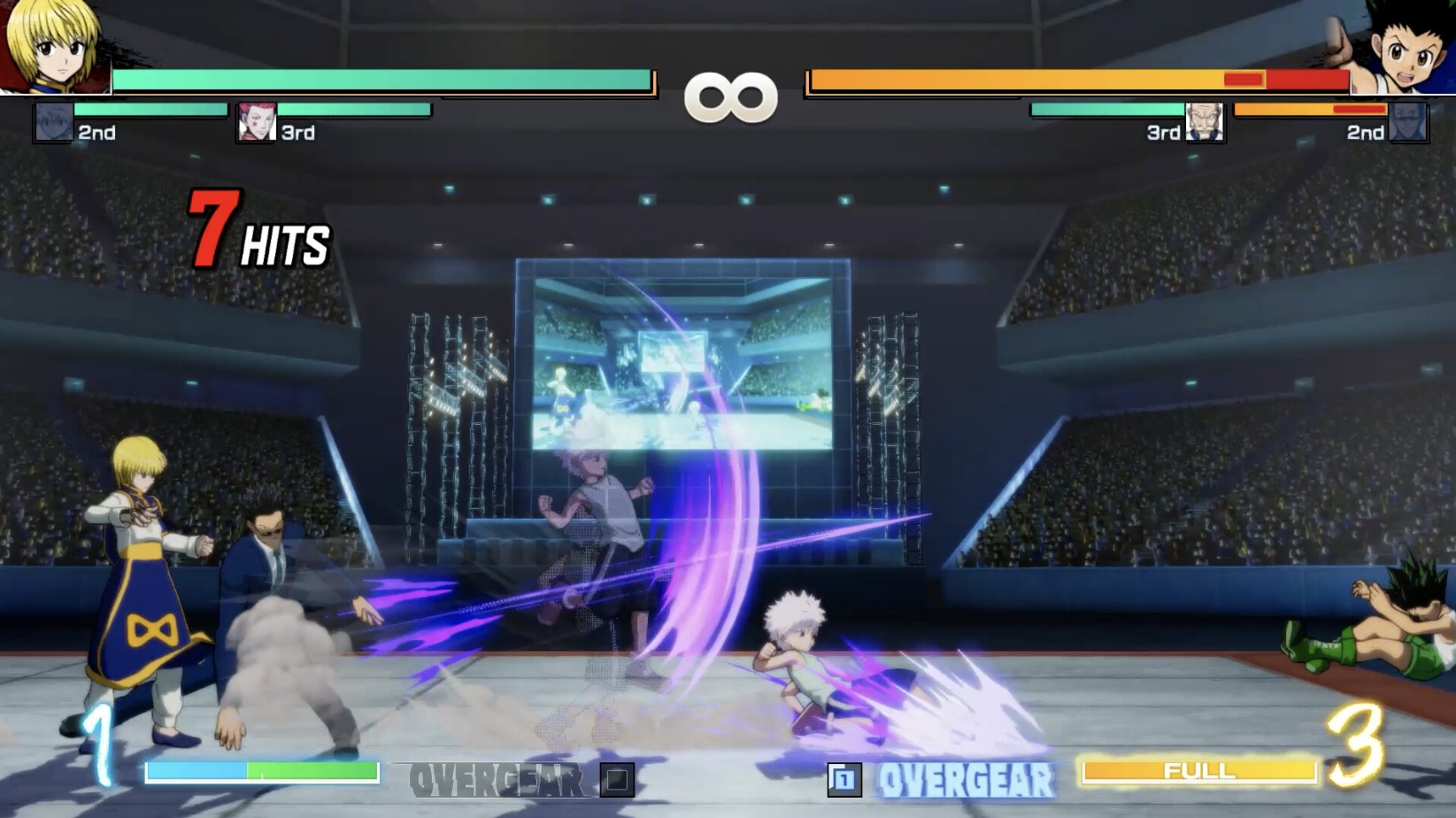The height and width of the screenshot is (818, 1456).
Task: Toggle the left OVERGEAR gauge
Action: click(261, 770)
